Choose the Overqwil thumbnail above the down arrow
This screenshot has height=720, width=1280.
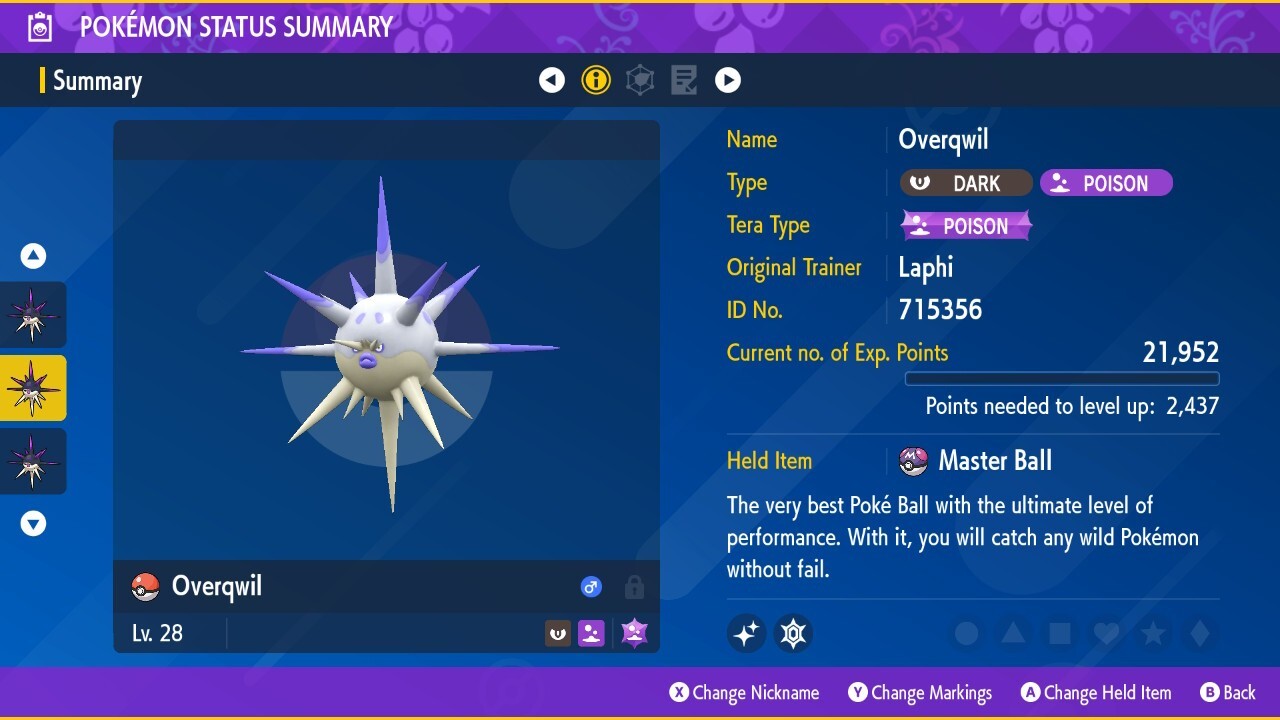click(x=33, y=461)
